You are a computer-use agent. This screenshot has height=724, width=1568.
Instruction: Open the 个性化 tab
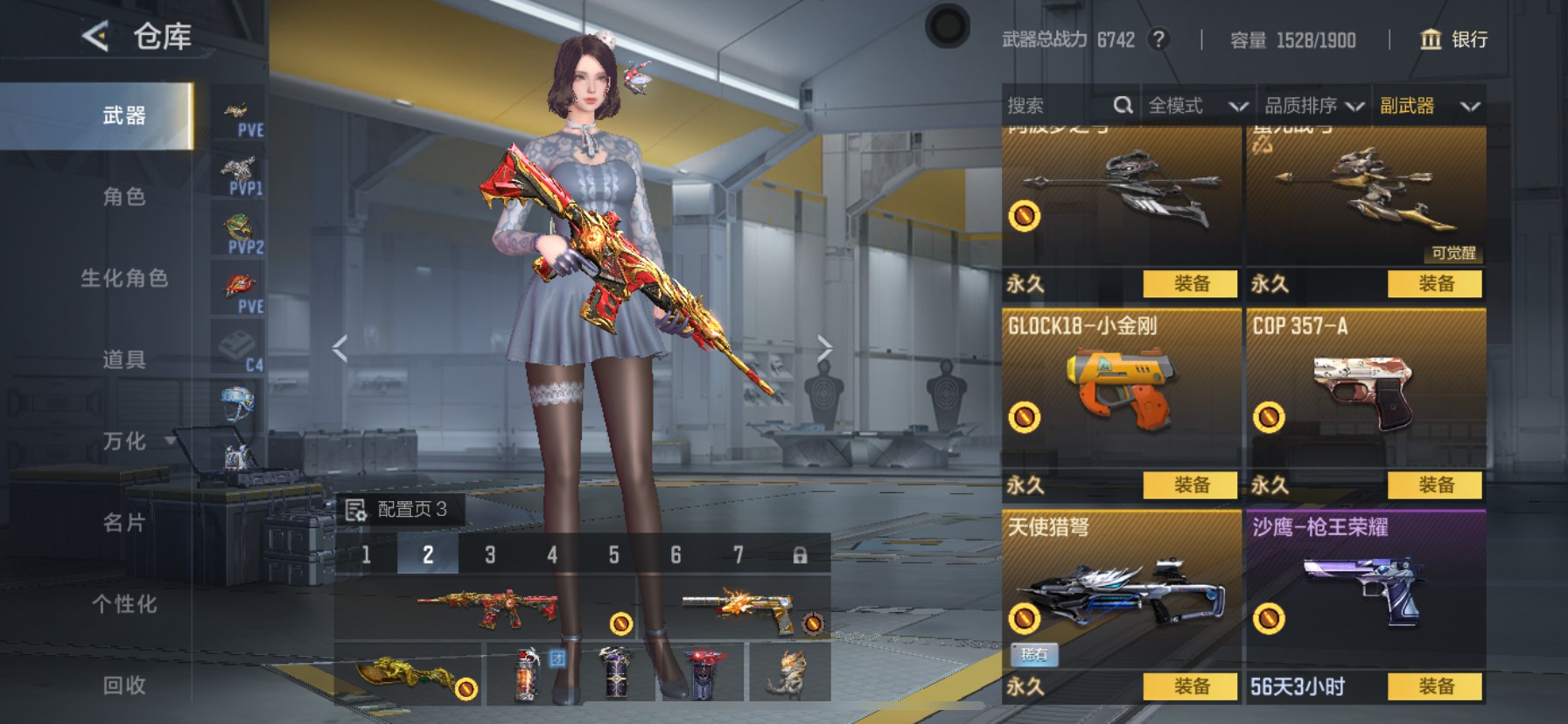tap(124, 603)
